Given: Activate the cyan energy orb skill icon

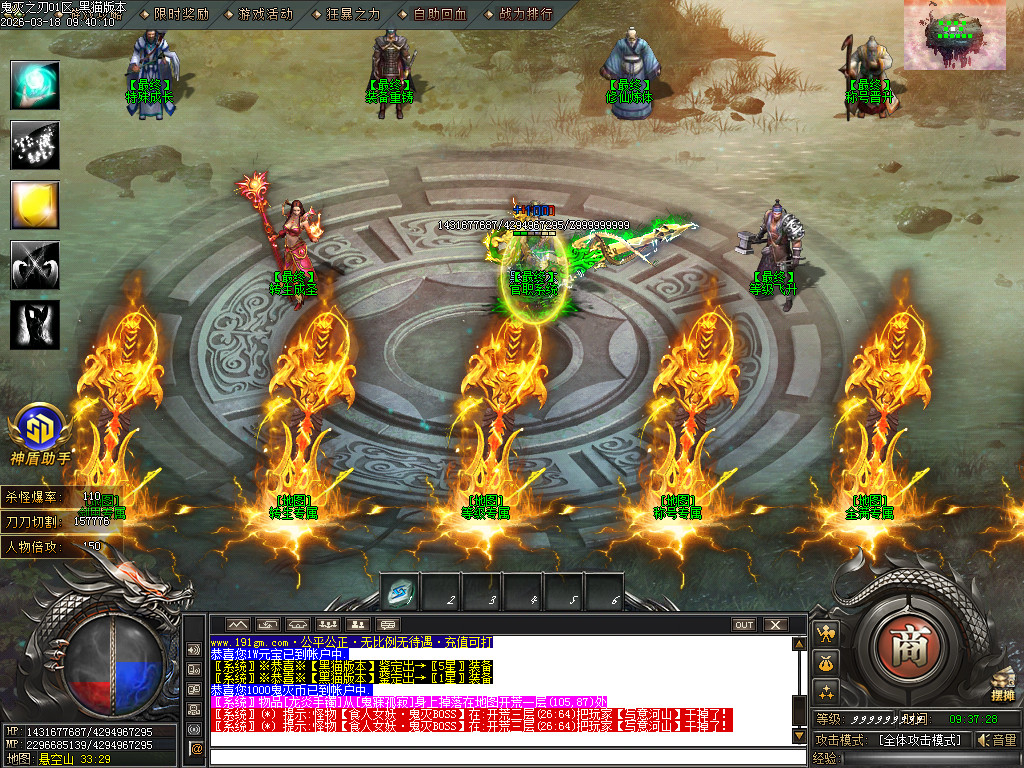Looking at the screenshot, I should pos(35,85).
